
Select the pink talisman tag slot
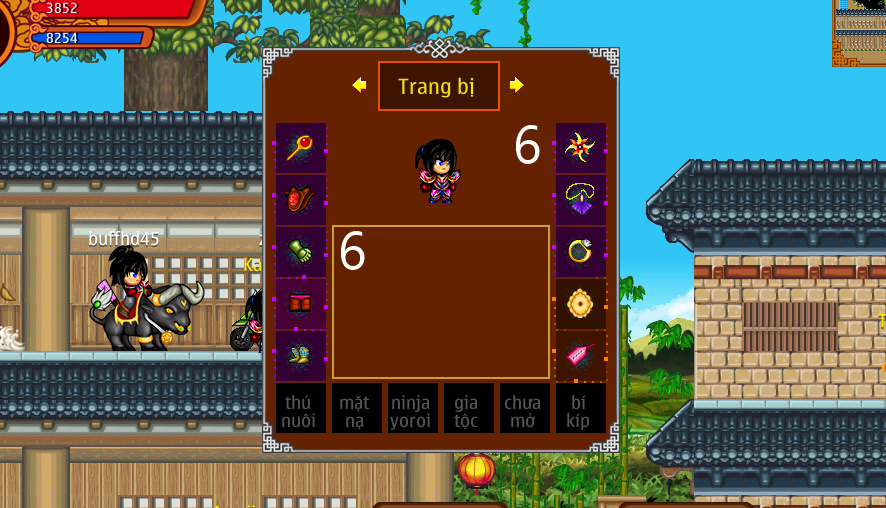click(x=580, y=356)
